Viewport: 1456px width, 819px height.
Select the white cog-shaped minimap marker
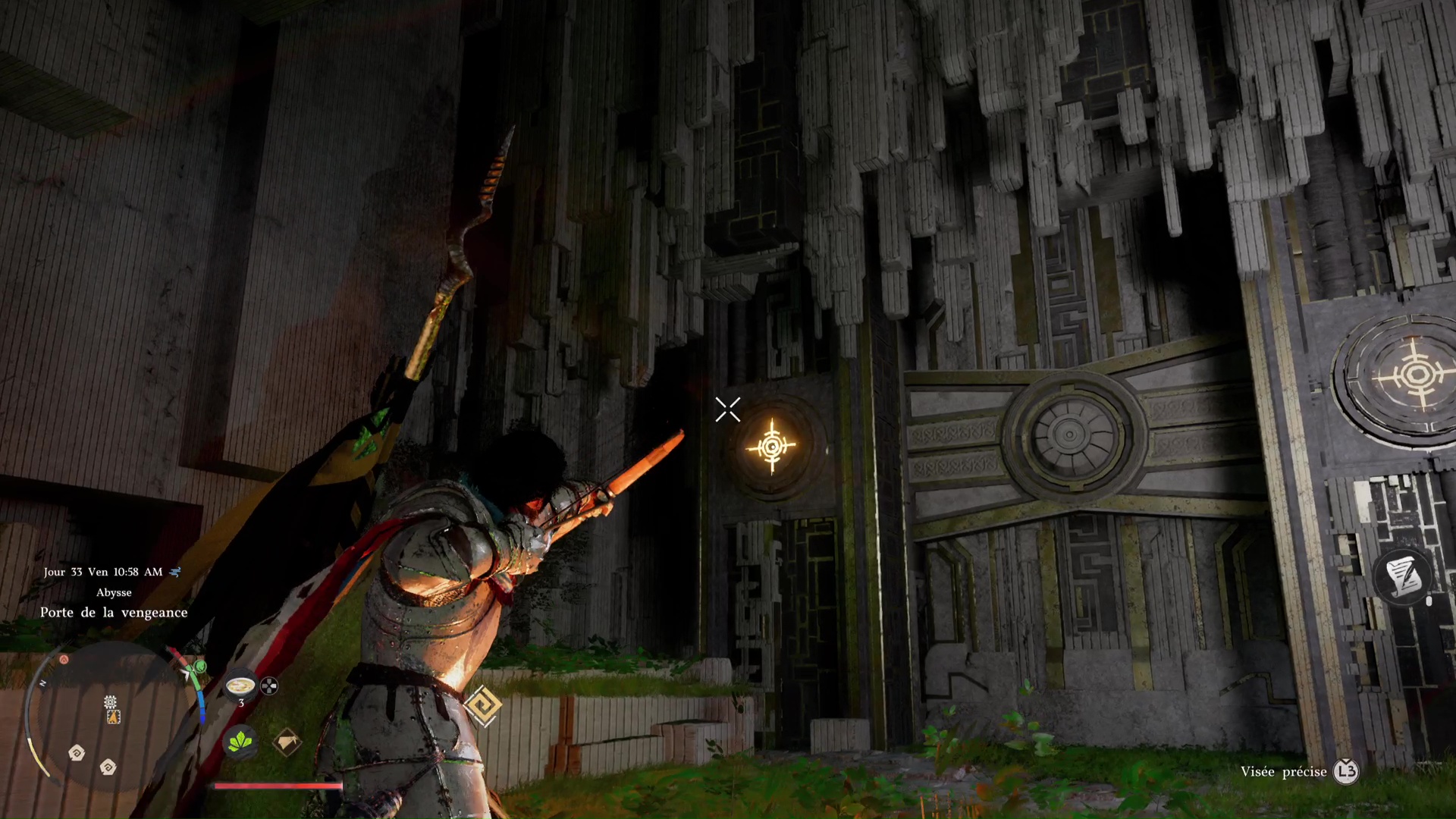tap(110, 701)
